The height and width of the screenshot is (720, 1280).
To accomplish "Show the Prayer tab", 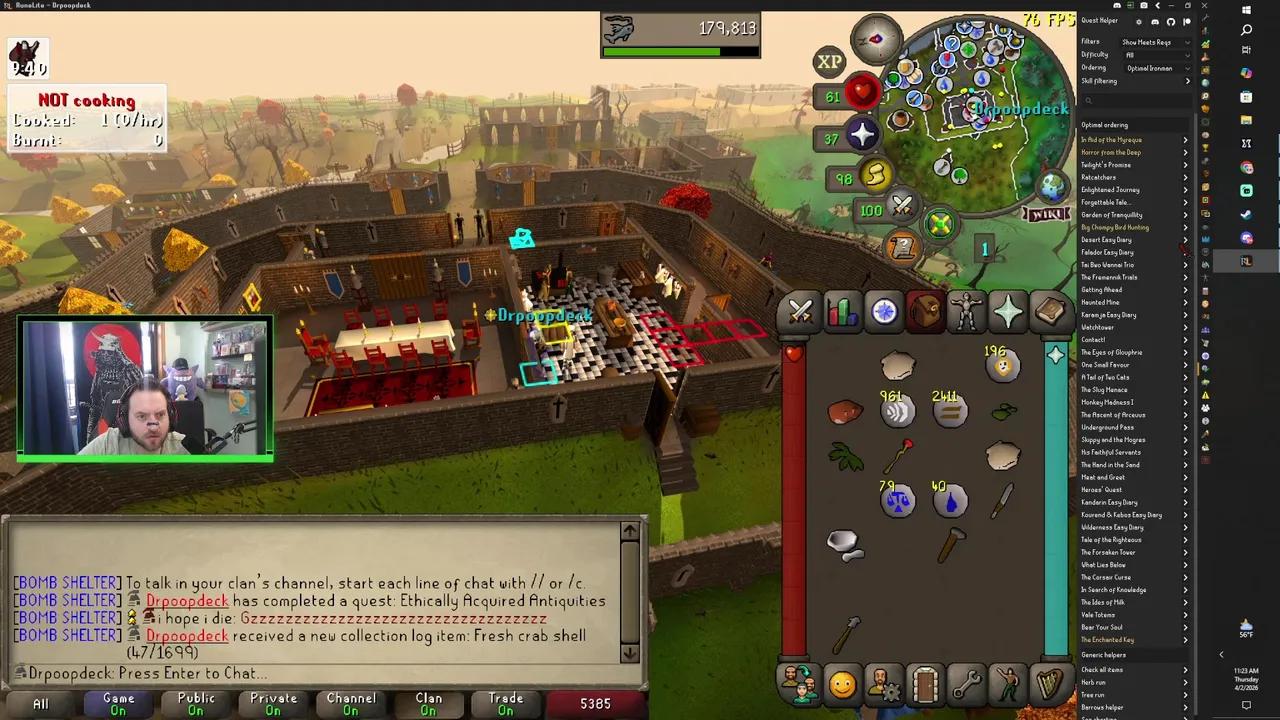I will (x=1008, y=313).
